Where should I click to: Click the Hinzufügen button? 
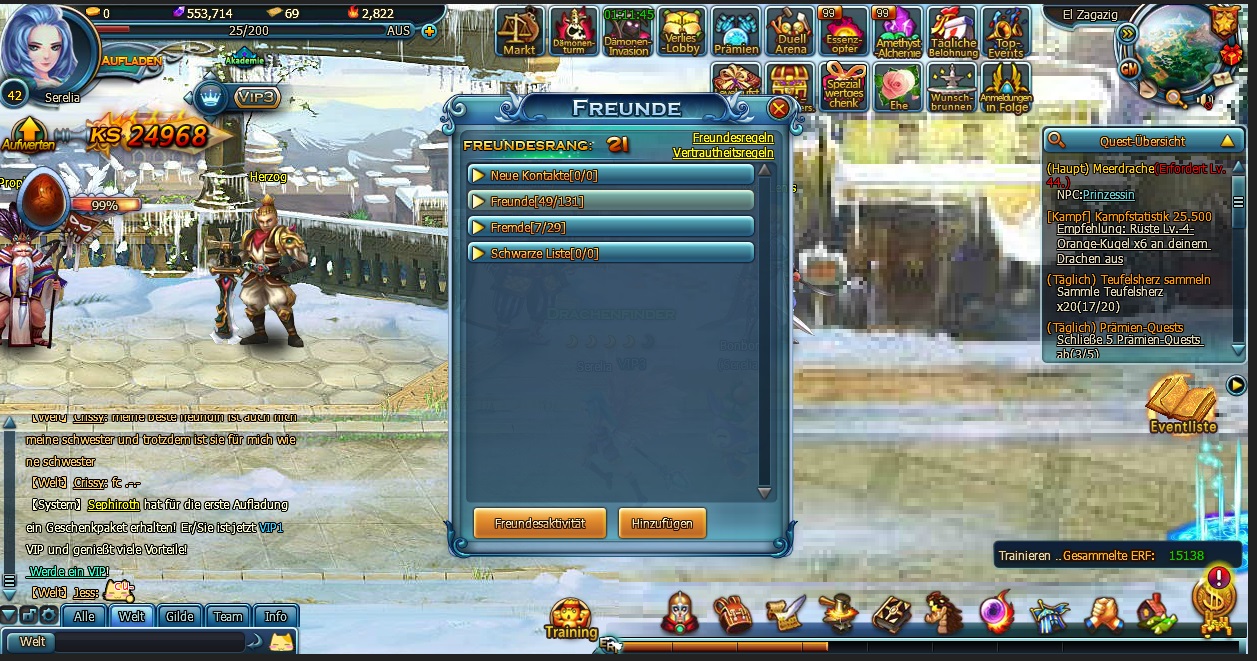point(661,523)
